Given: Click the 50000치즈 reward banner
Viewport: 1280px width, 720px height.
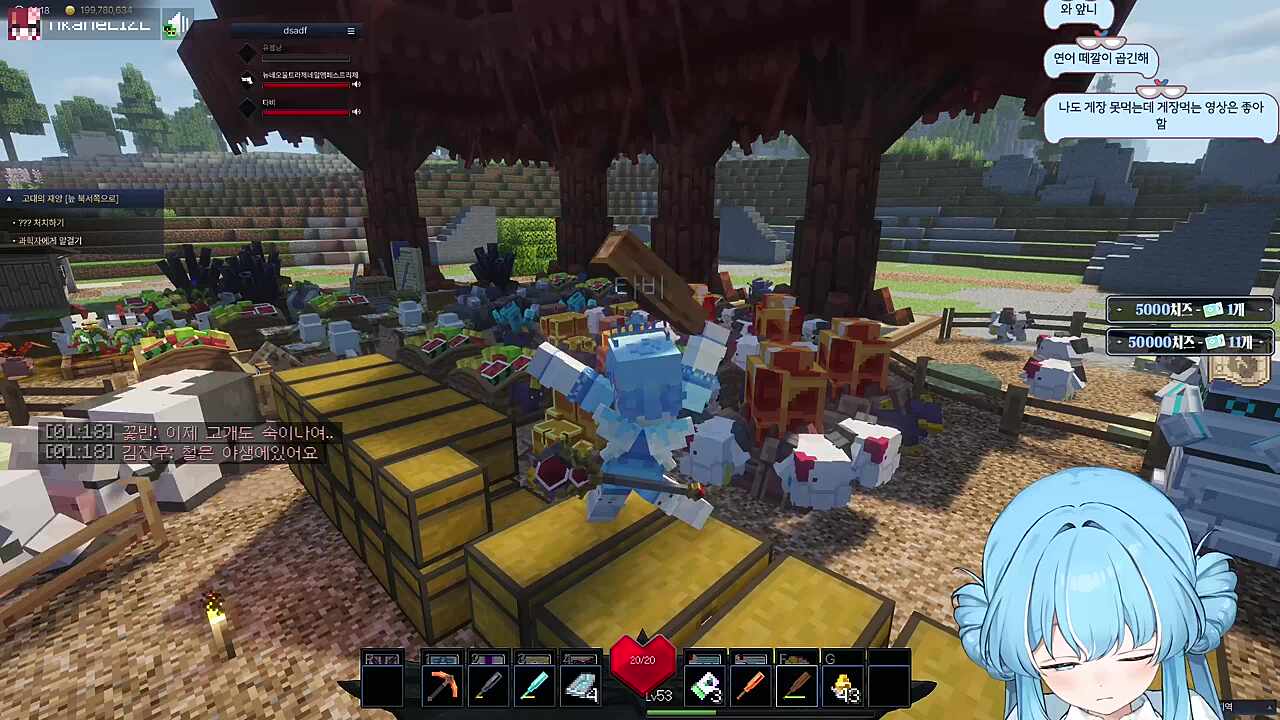Looking at the screenshot, I should point(1189,343).
